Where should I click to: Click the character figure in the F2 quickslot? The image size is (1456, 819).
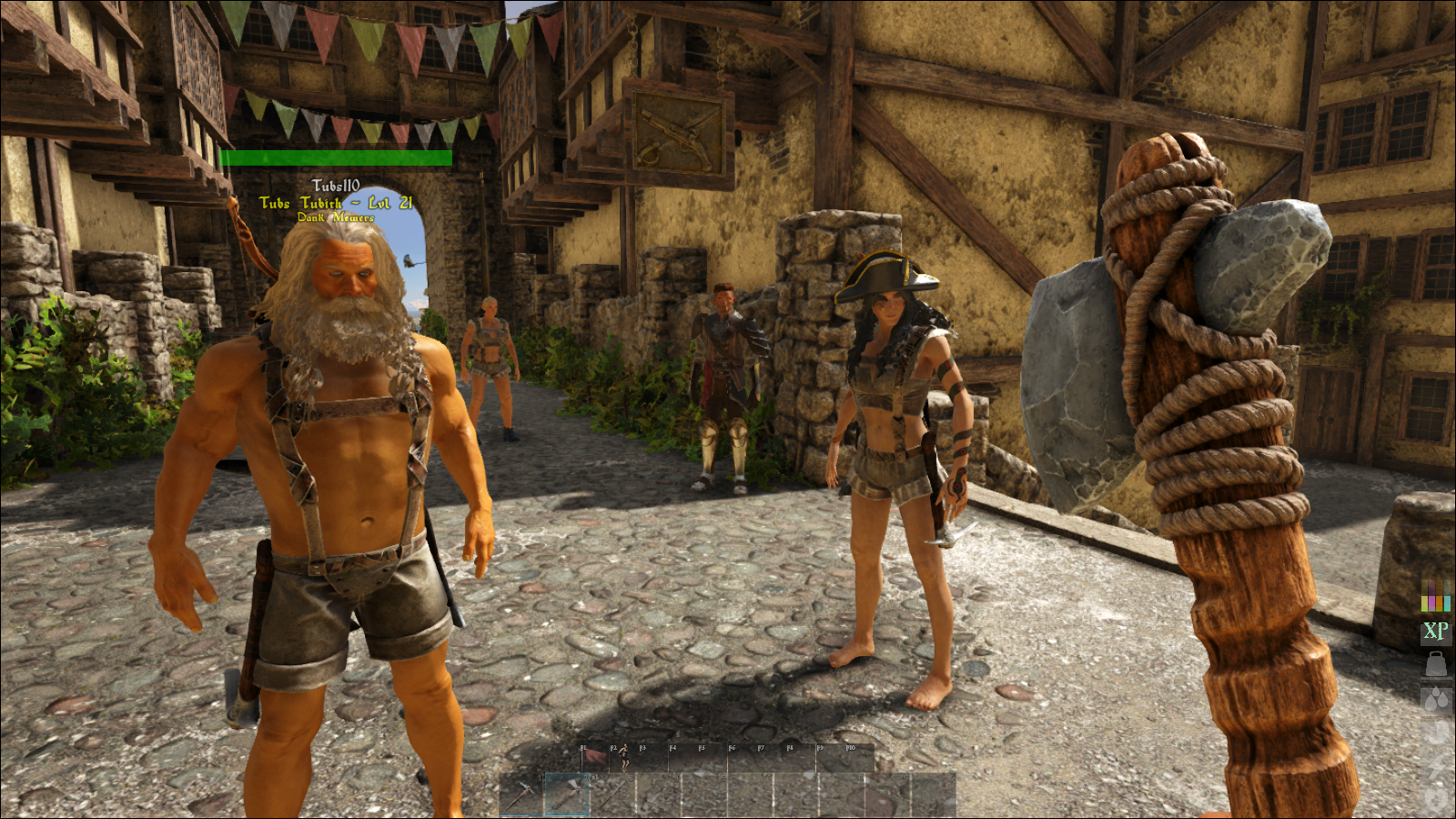[x=623, y=757]
